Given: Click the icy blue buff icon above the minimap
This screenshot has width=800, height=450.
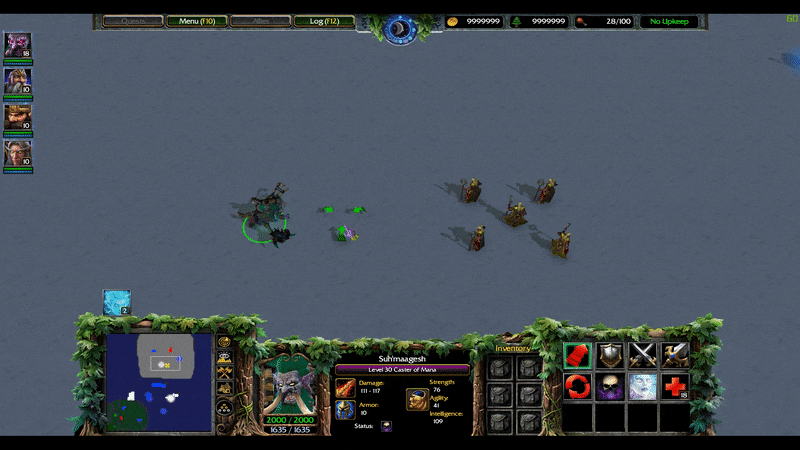Looking at the screenshot, I should click(116, 302).
